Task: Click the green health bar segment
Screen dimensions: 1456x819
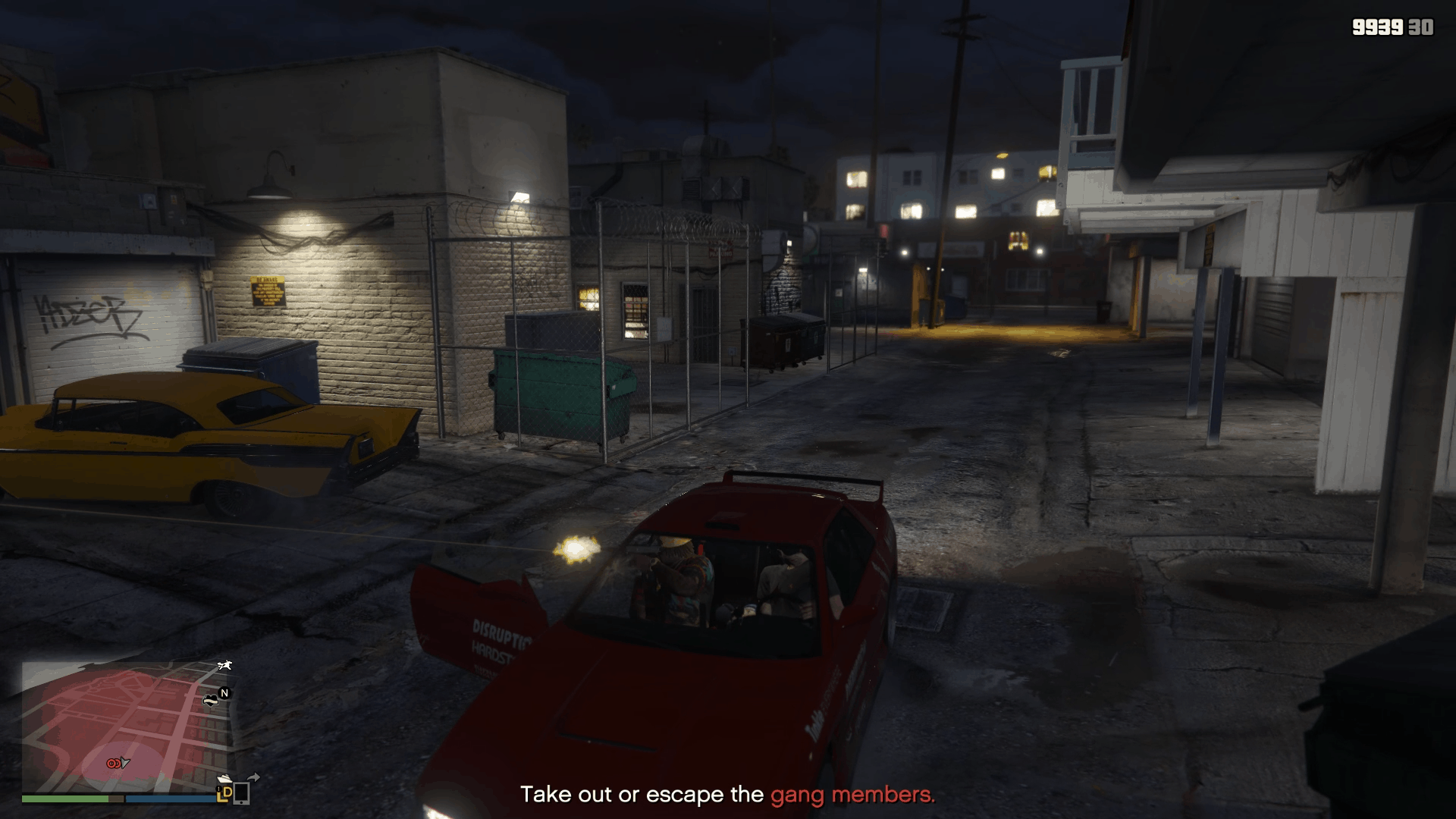Action: coord(67,799)
